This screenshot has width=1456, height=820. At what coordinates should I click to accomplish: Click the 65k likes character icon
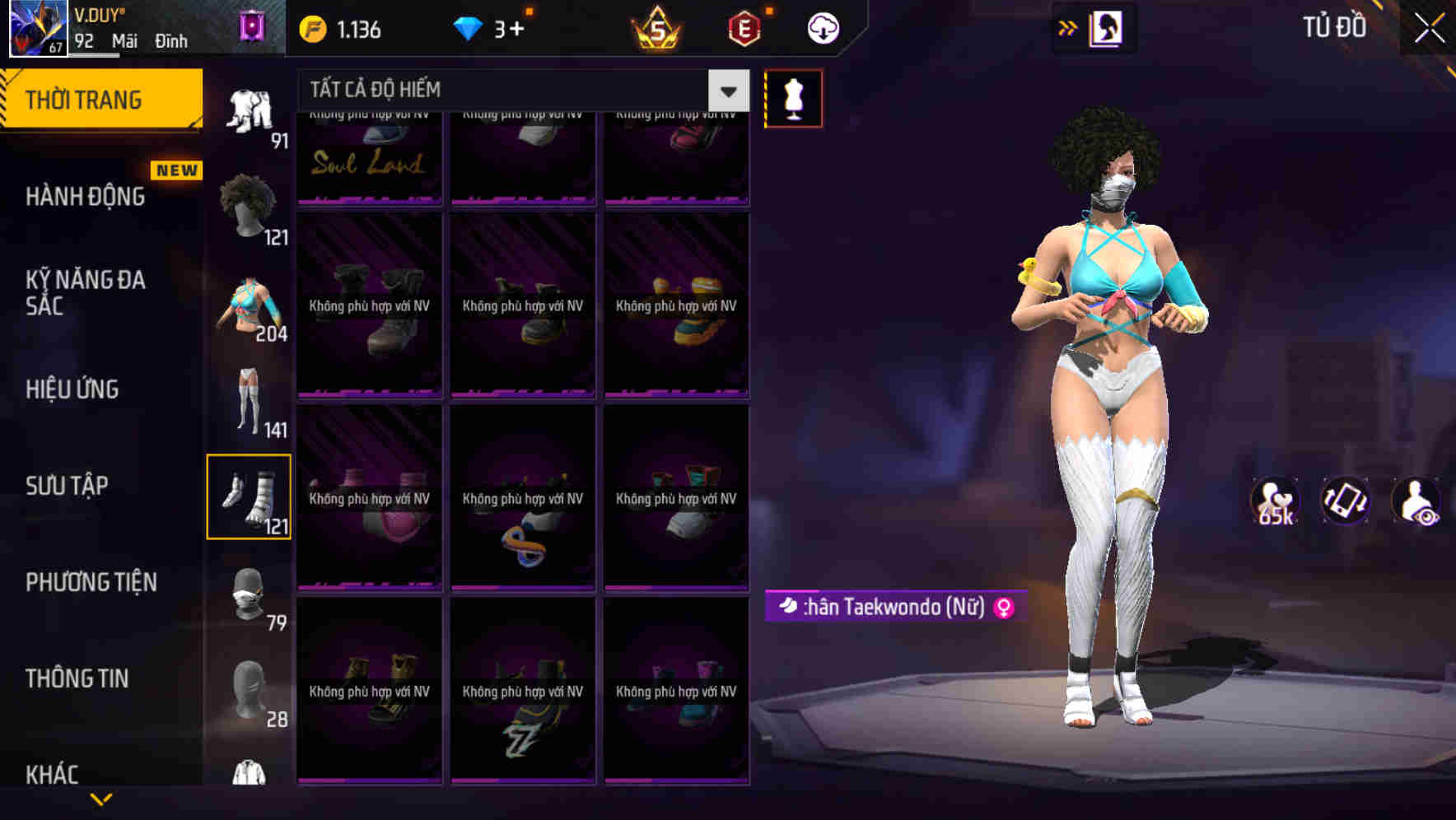point(1275,501)
